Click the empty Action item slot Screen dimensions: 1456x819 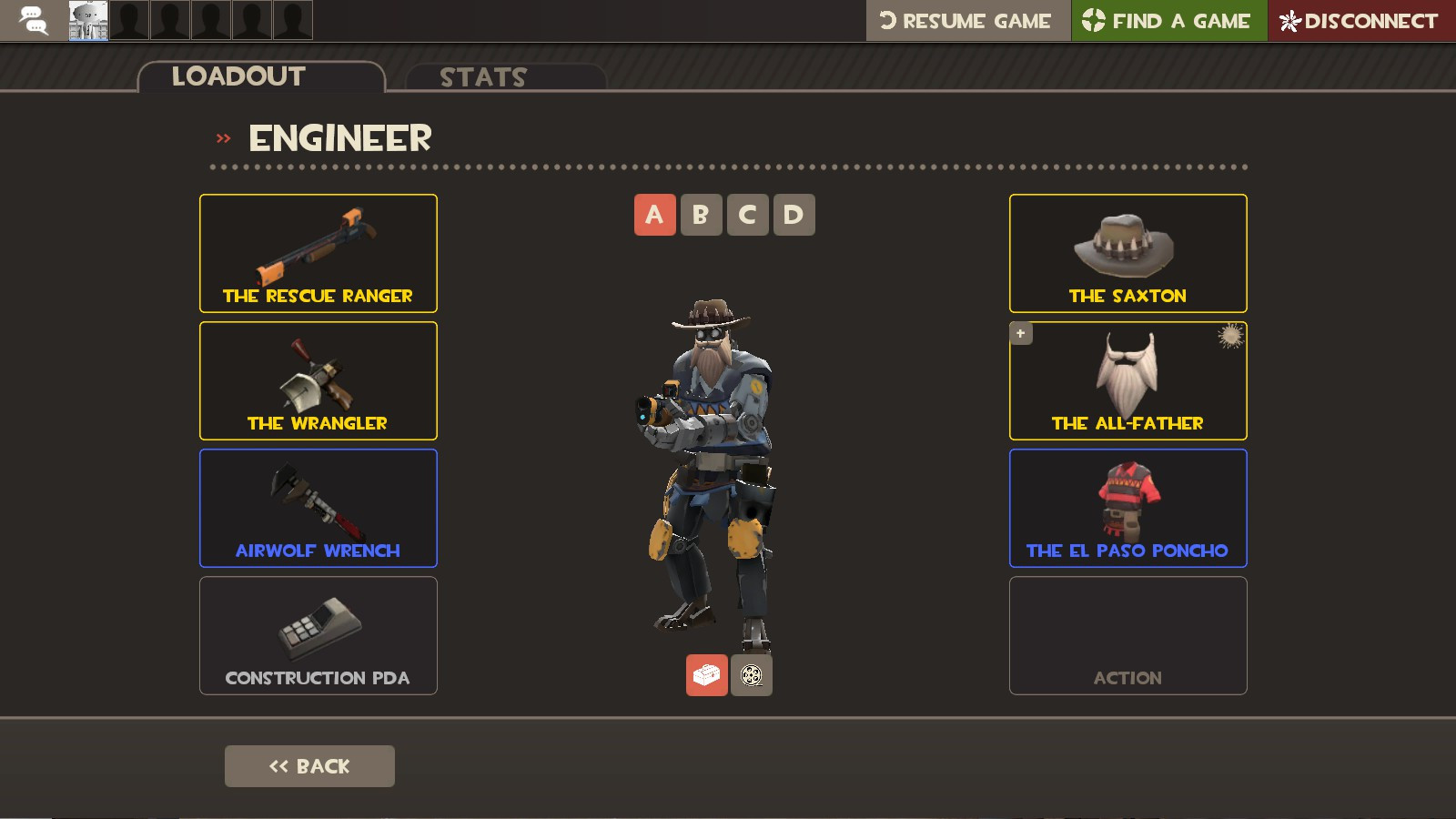point(1127,635)
